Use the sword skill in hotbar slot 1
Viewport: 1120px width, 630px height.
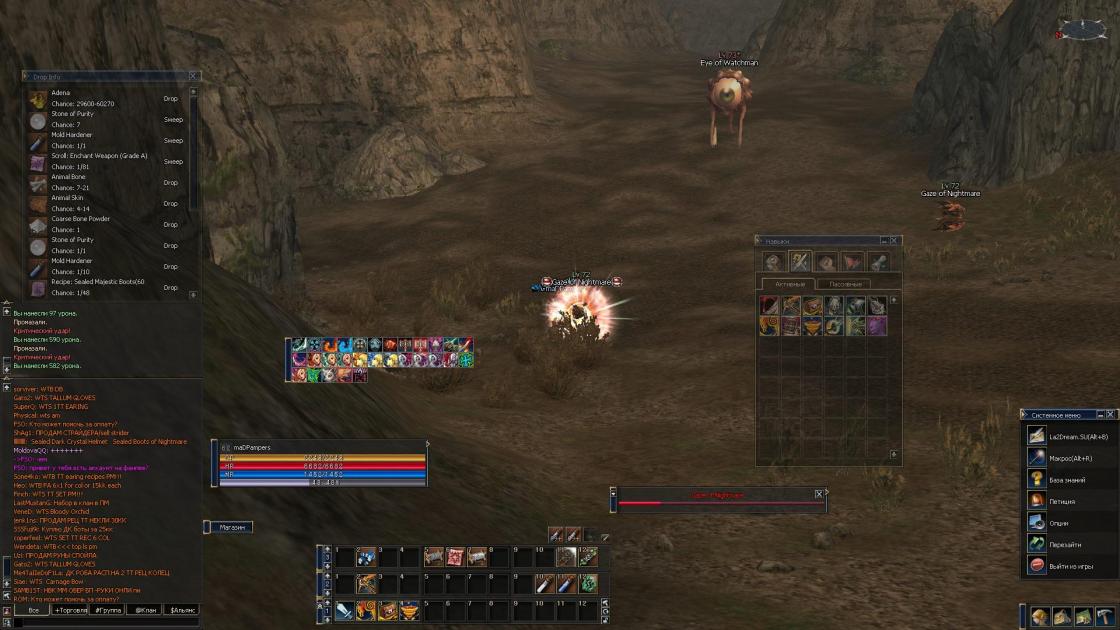tap(344, 609)
